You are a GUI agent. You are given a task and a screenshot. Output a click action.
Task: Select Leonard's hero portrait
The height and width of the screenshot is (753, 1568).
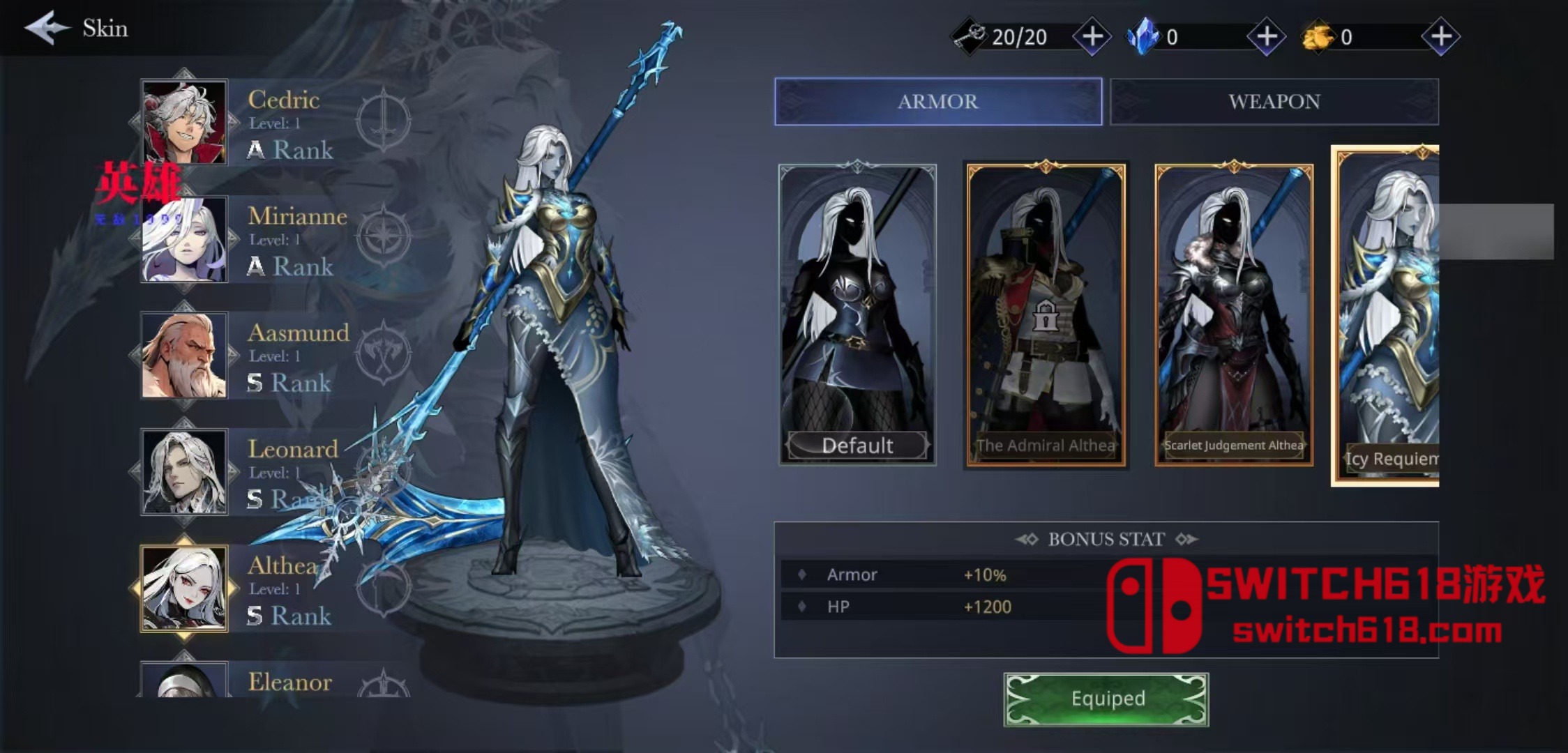click(183, 472)
